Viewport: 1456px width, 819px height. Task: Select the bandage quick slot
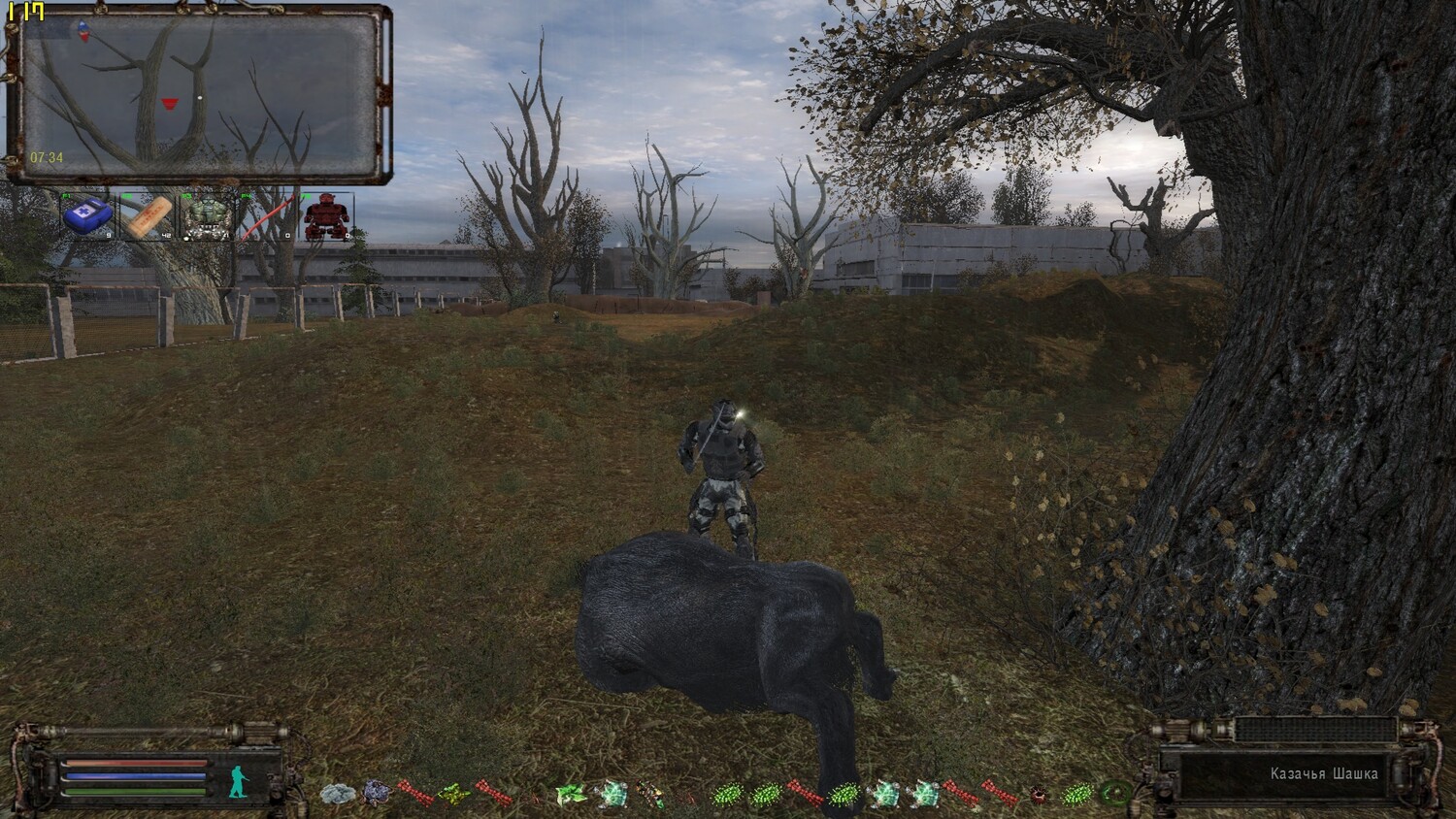point(149,215)
